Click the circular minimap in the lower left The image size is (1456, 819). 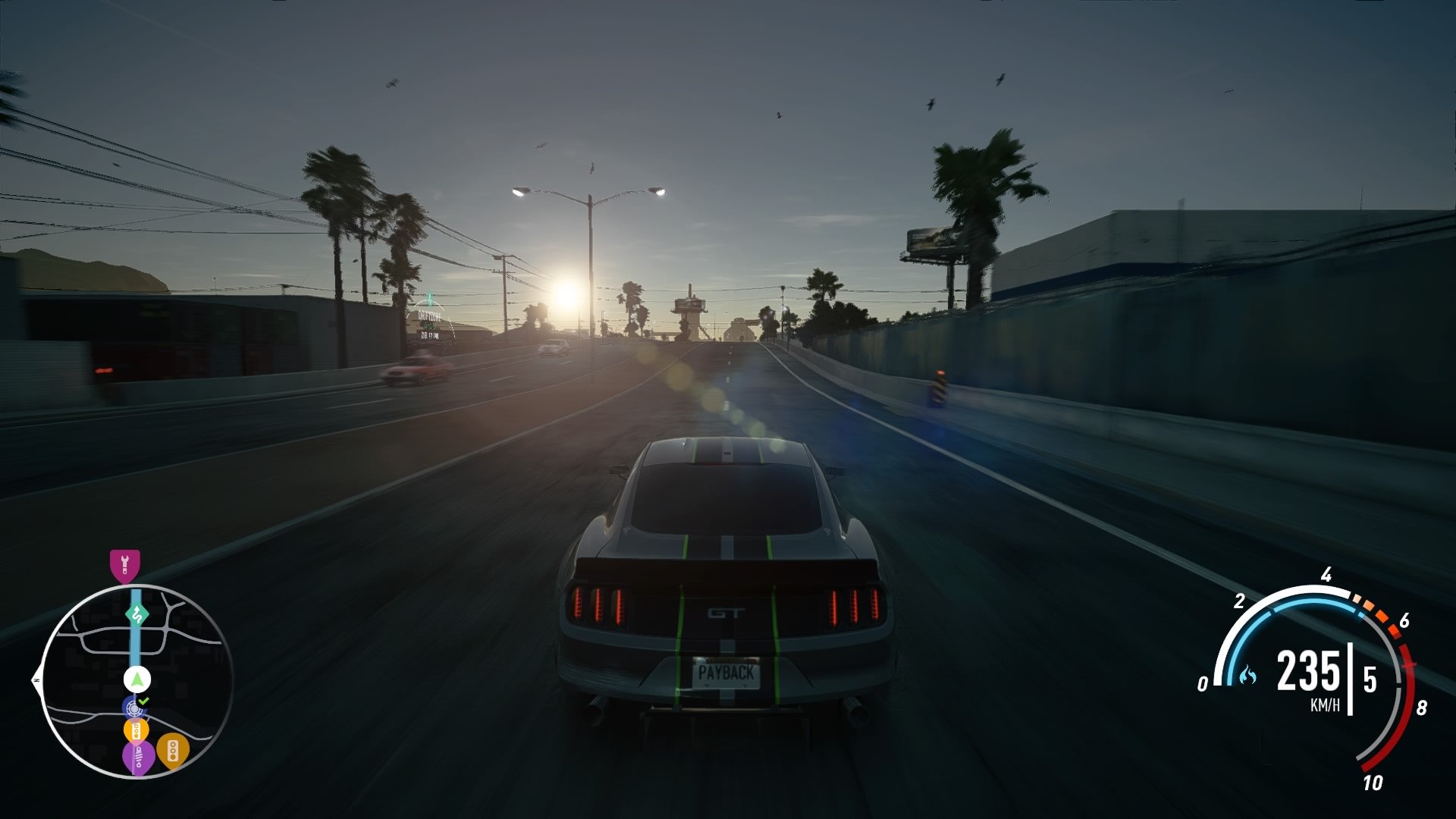[x=135, y=679]
